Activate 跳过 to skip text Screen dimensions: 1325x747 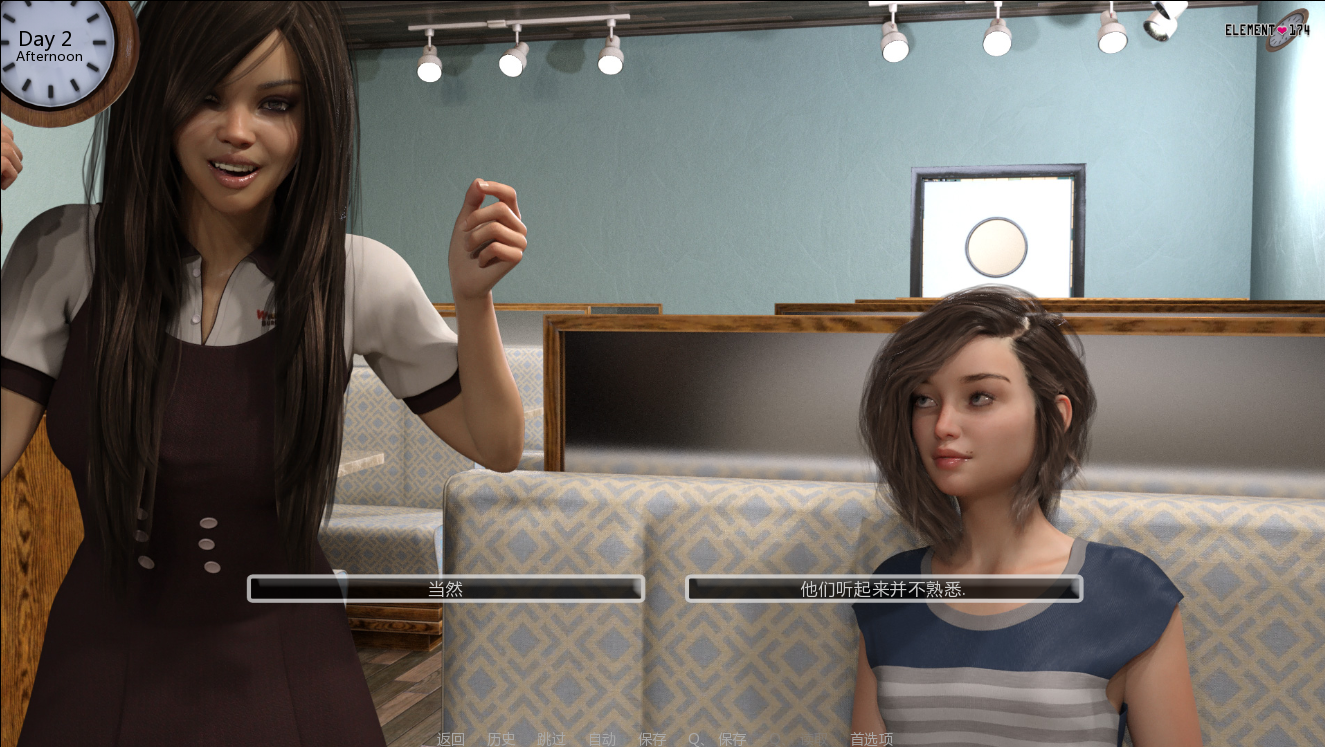(x=551, y=739)
